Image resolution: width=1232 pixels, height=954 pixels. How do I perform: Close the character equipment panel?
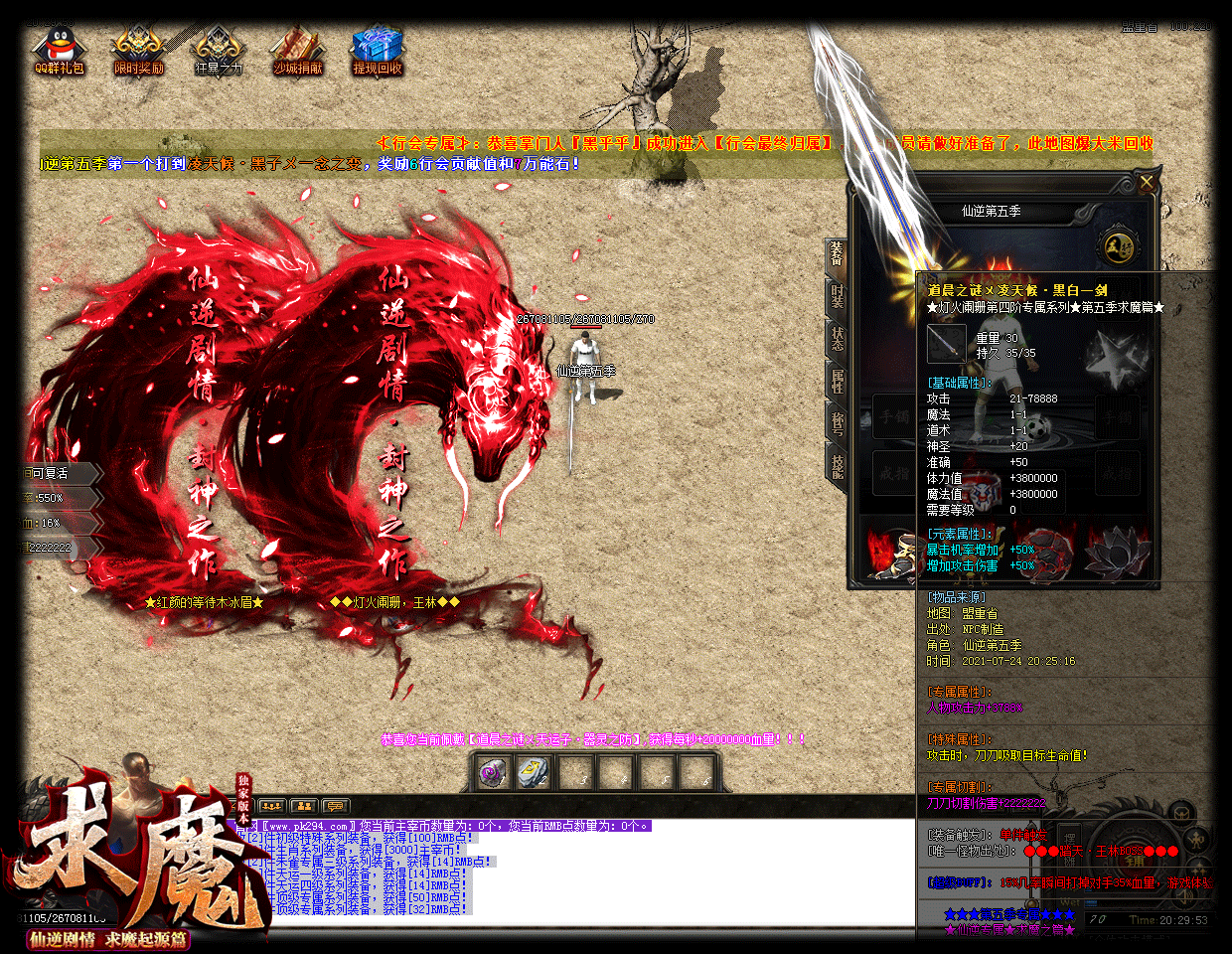pos(1147,182)
